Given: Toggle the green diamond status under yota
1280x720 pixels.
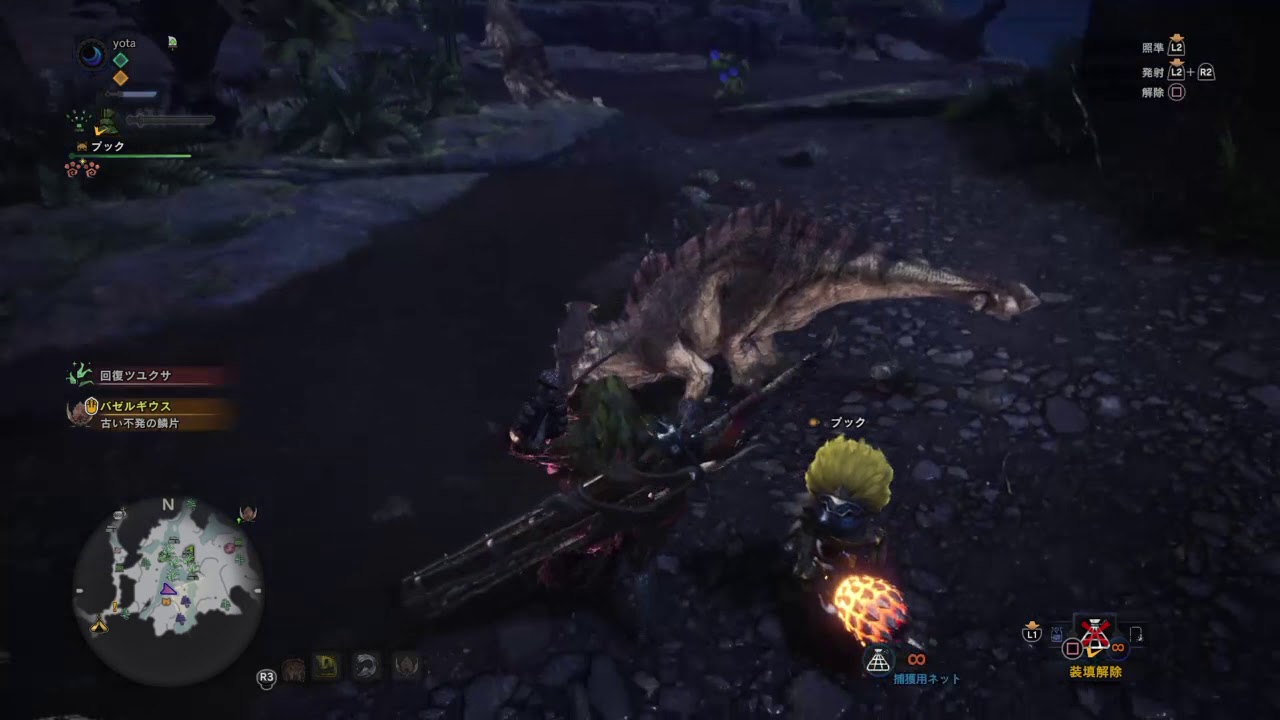Looking at the screenshot, I should click(x=121, y=58).
